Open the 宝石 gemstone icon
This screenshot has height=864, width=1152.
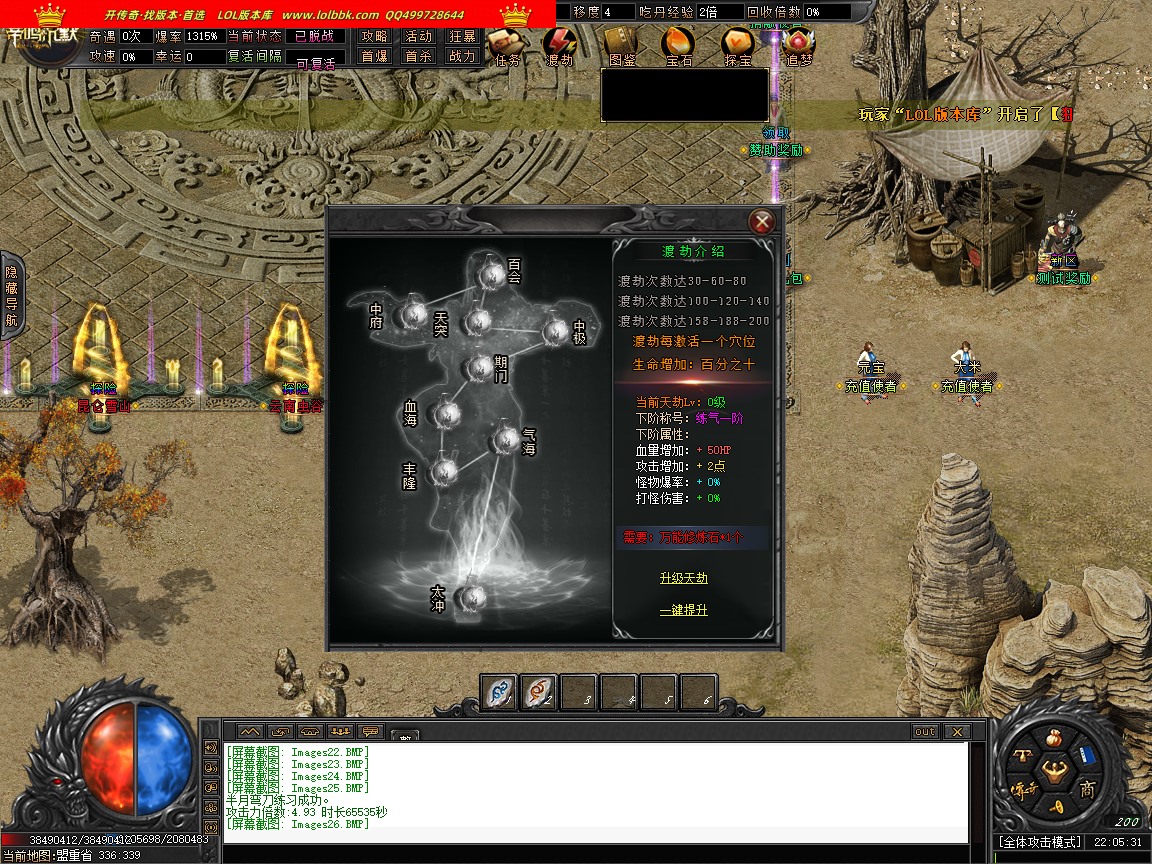[679, 44]
